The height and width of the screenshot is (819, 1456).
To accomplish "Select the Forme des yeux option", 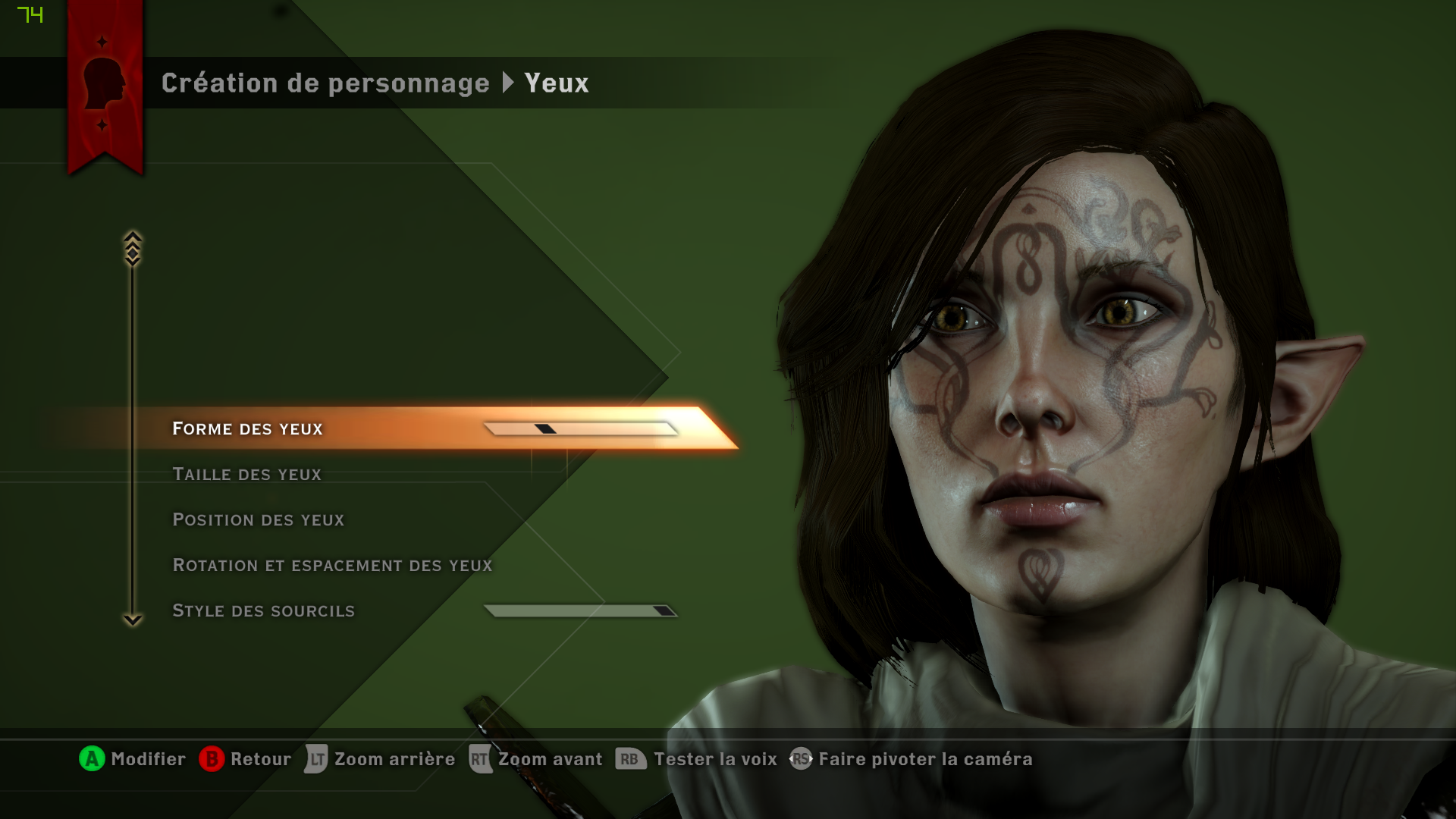I will (248, 429).
